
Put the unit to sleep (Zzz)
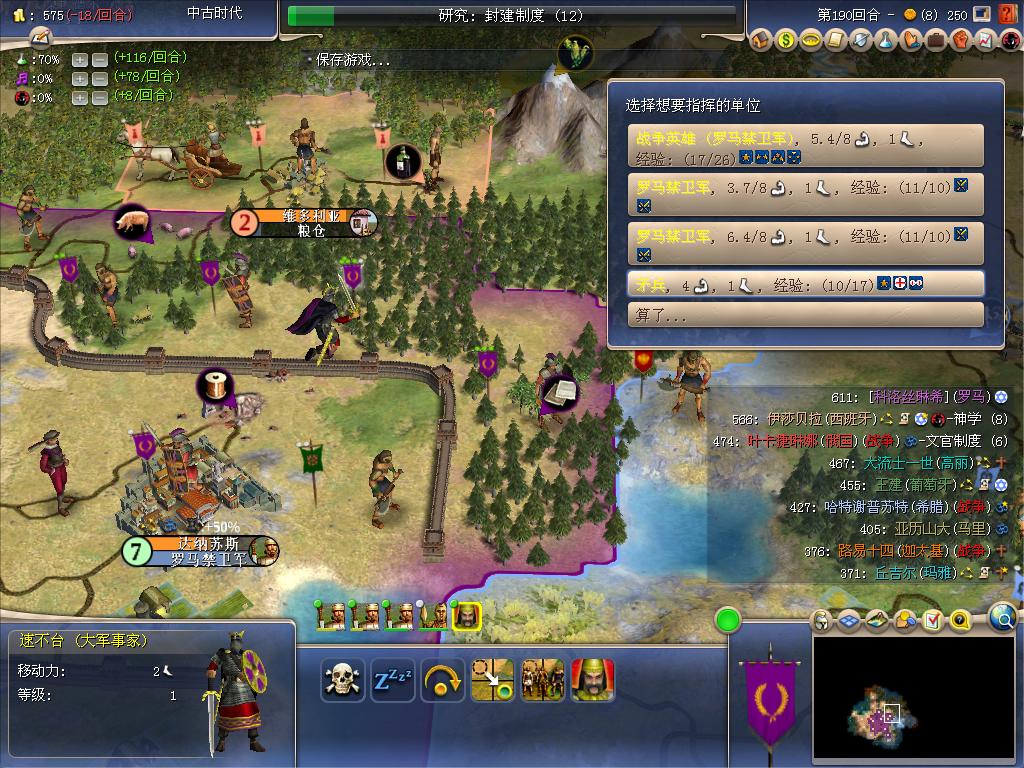[x=393, y=680]
